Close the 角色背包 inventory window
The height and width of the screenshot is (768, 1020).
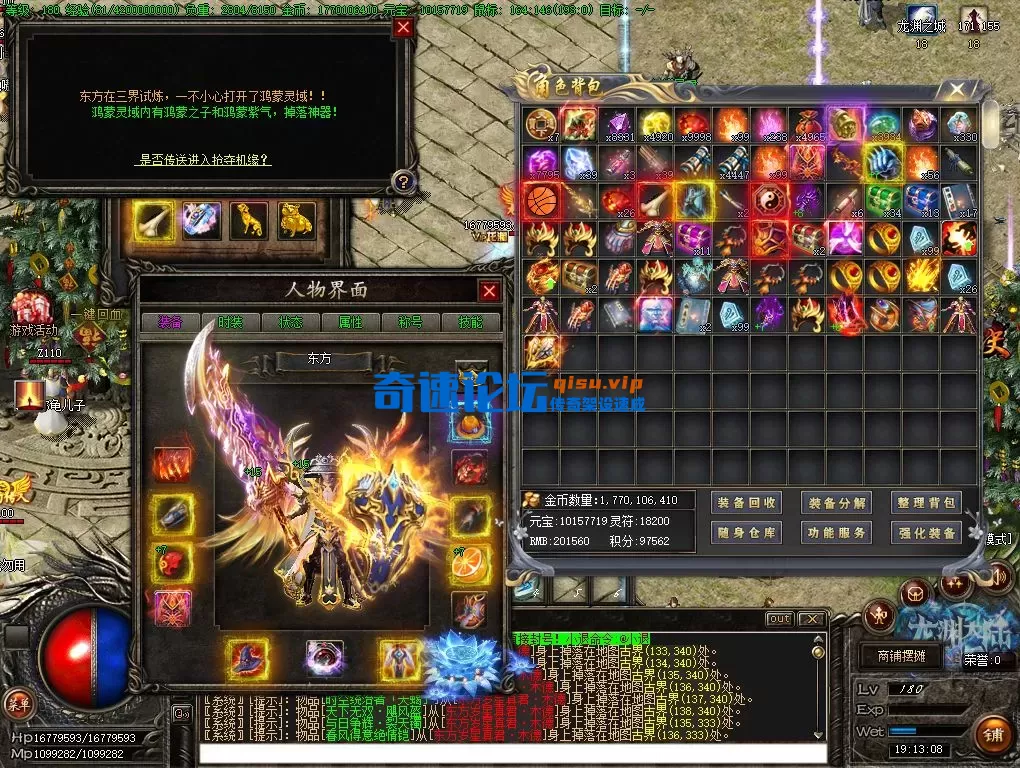tap(957, 89)
